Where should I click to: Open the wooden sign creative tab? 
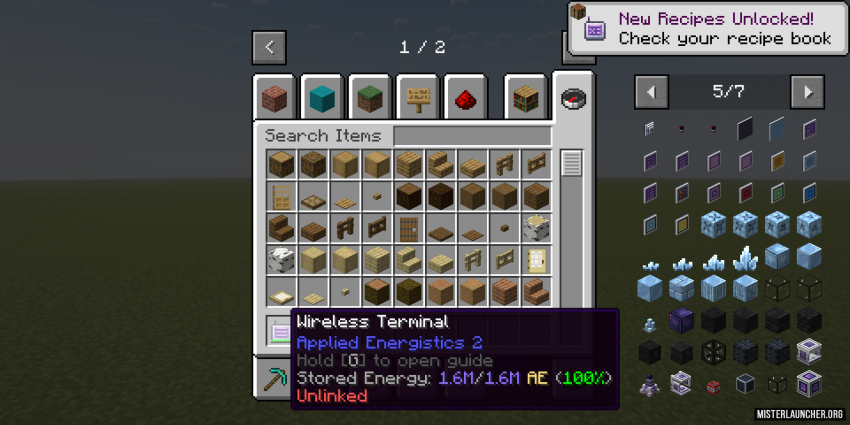[x=418, y=98]
